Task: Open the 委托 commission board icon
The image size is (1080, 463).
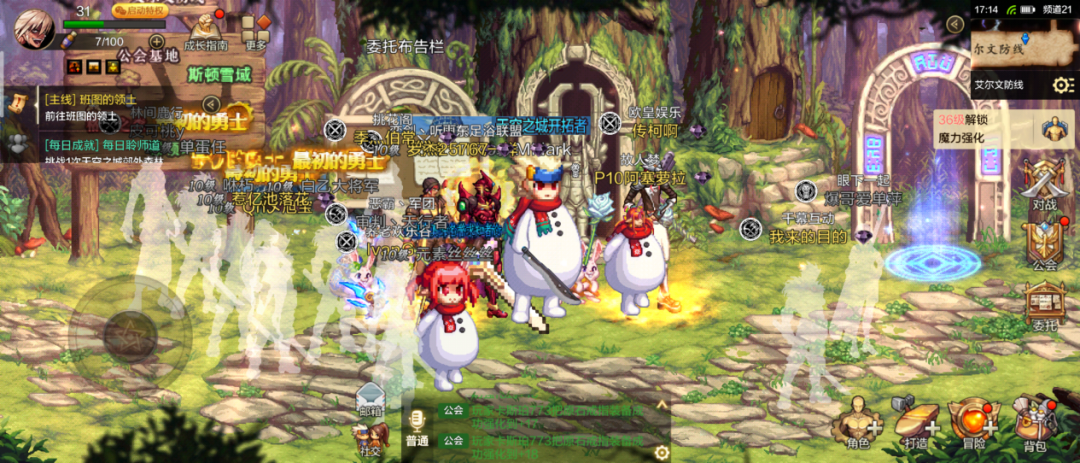Action: tap(1045, 306)
